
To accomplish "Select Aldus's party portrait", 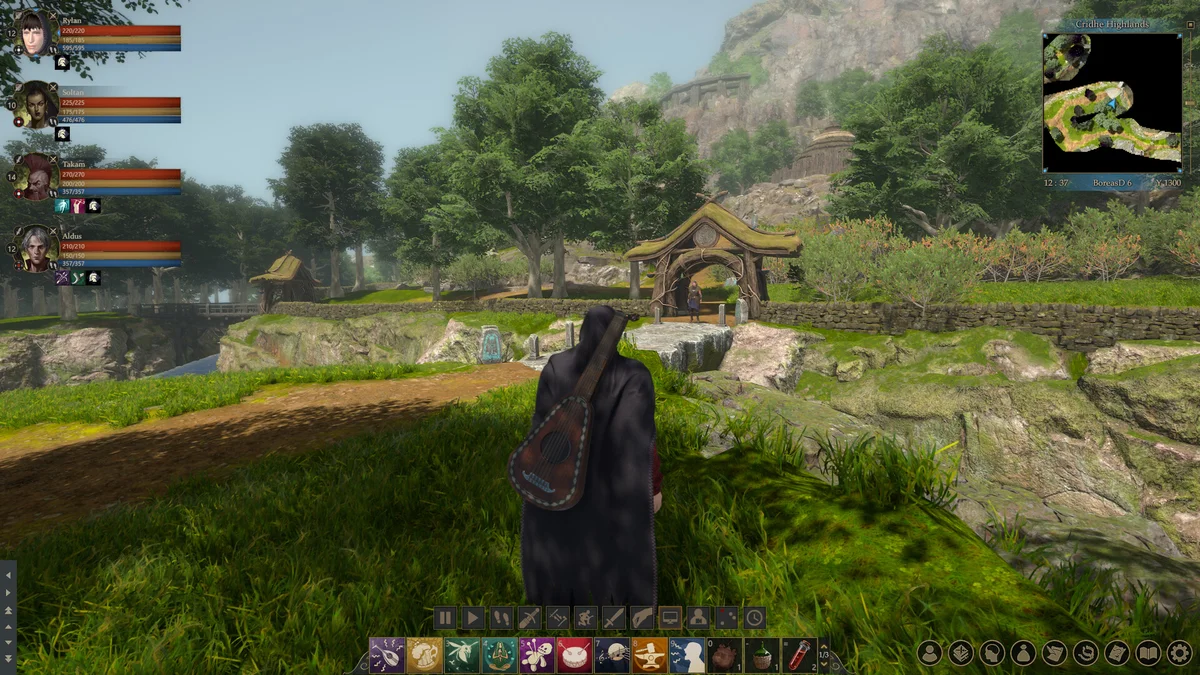I will pyautogui.click(x=36, y=248).
